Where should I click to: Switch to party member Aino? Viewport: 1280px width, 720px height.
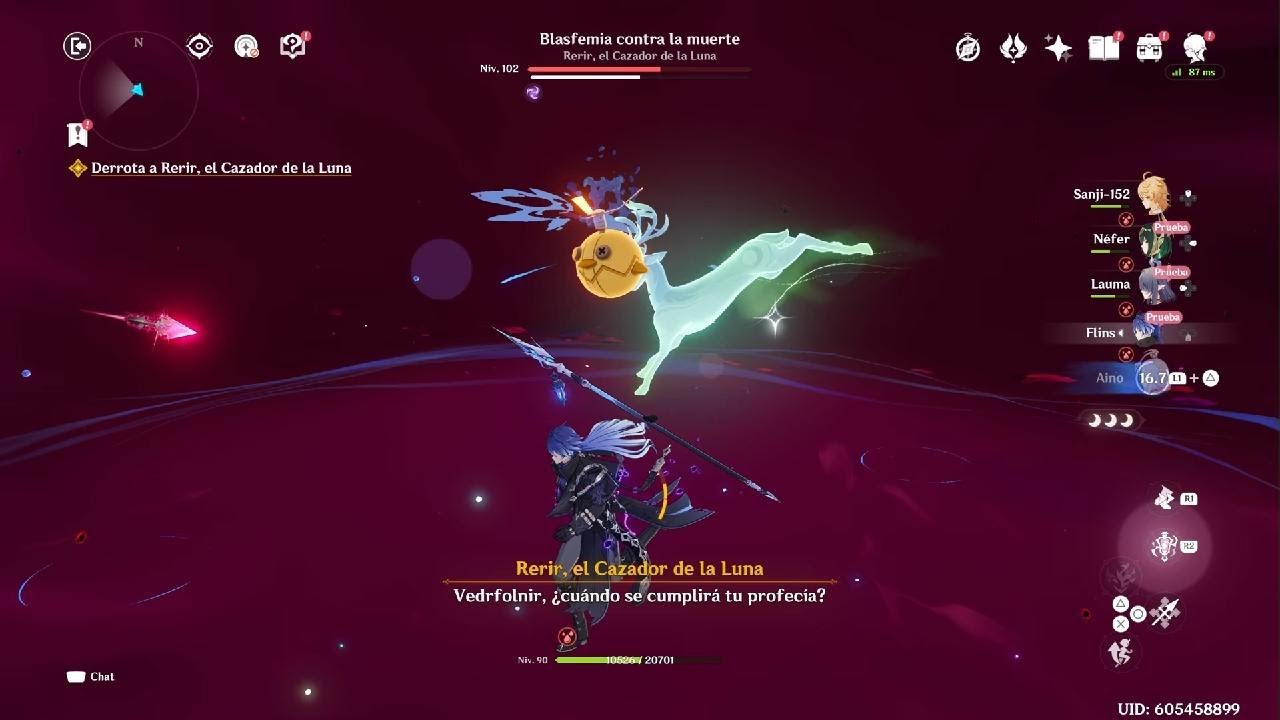pos(1152,378)
